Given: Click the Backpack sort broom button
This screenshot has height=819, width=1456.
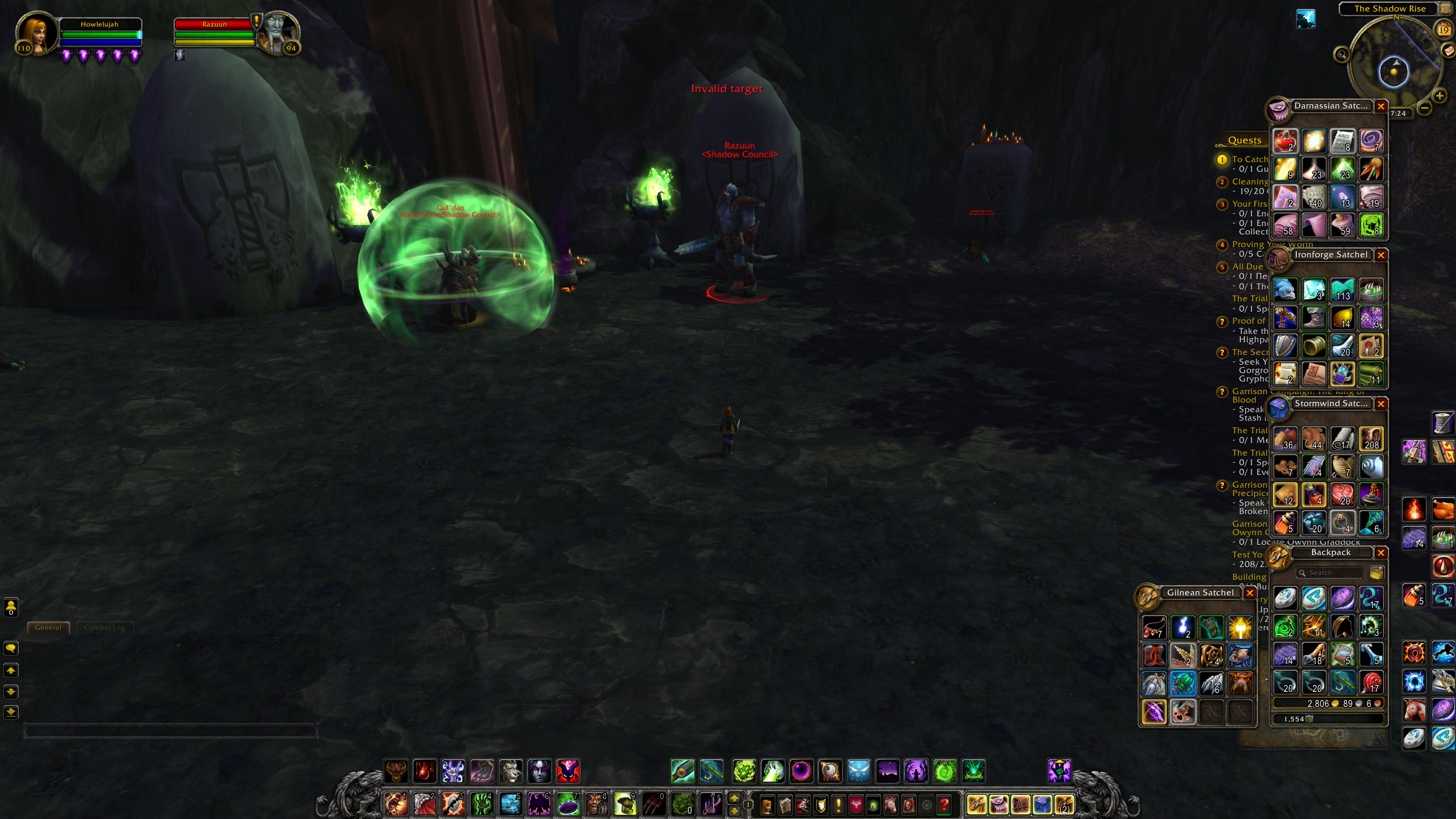Looking at the screenshot, I should [x=1376, y=573].
